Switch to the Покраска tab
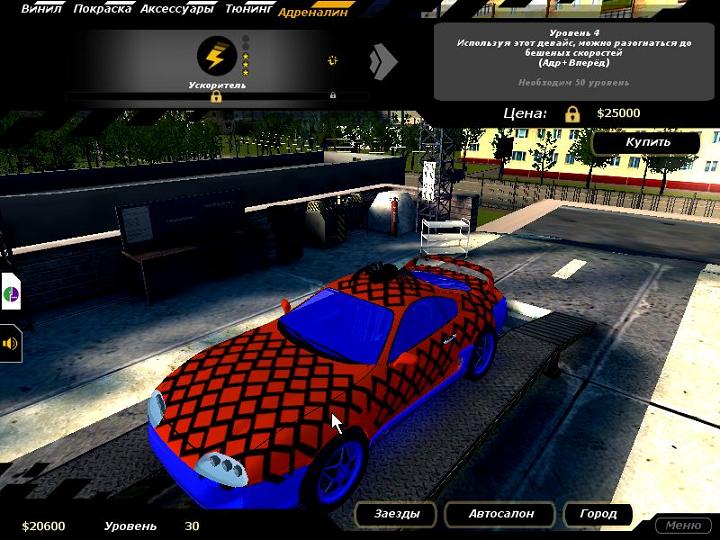The width and height of the screenshot is (720, 540). click(103, 10)
